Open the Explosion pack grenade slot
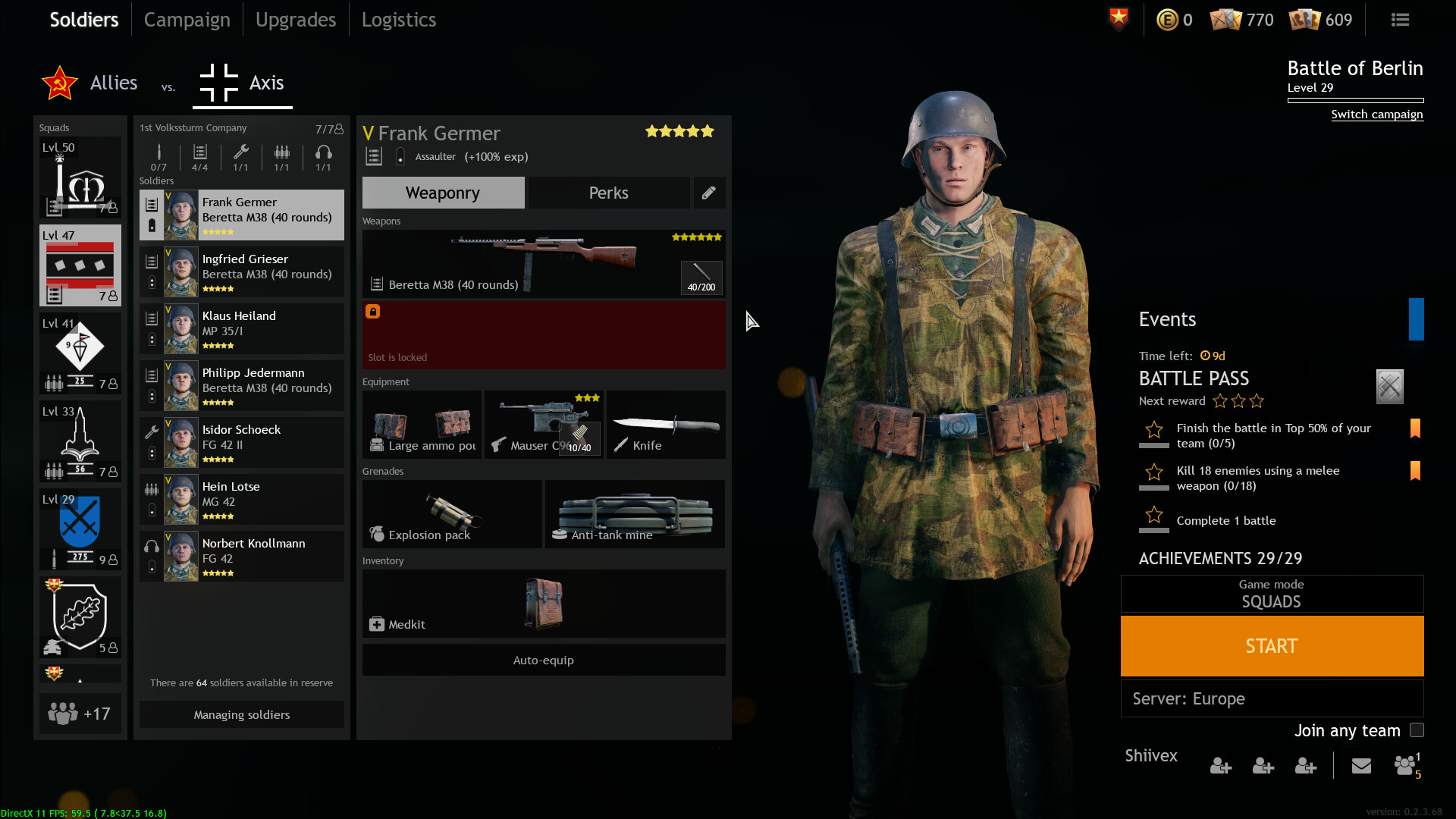The height and width of the screenshot is (819, 1456). 452,513
